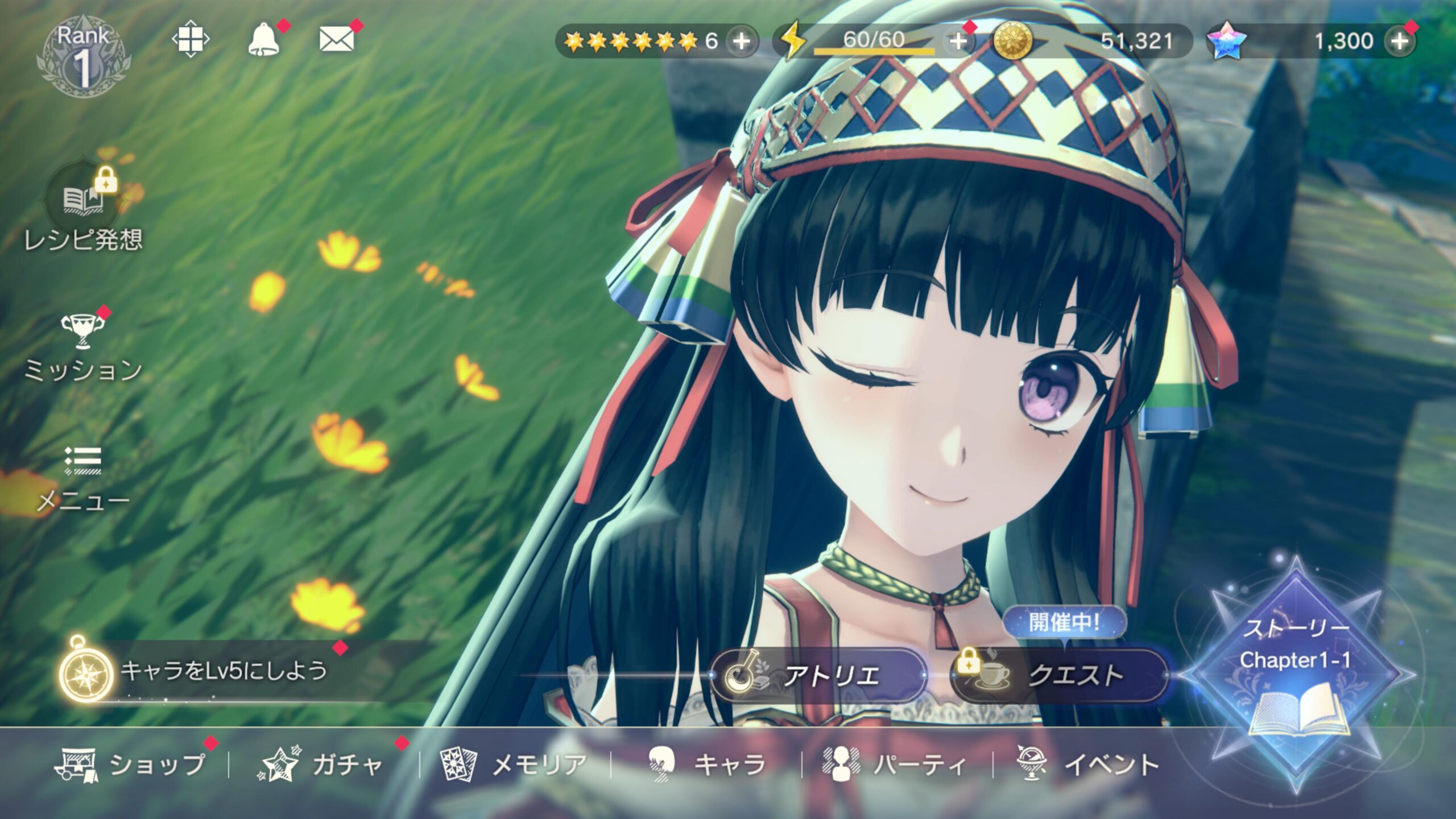Add more gold star tickets with plus
This screenshot has width=1456, height=819.
(x=742, y=41)
